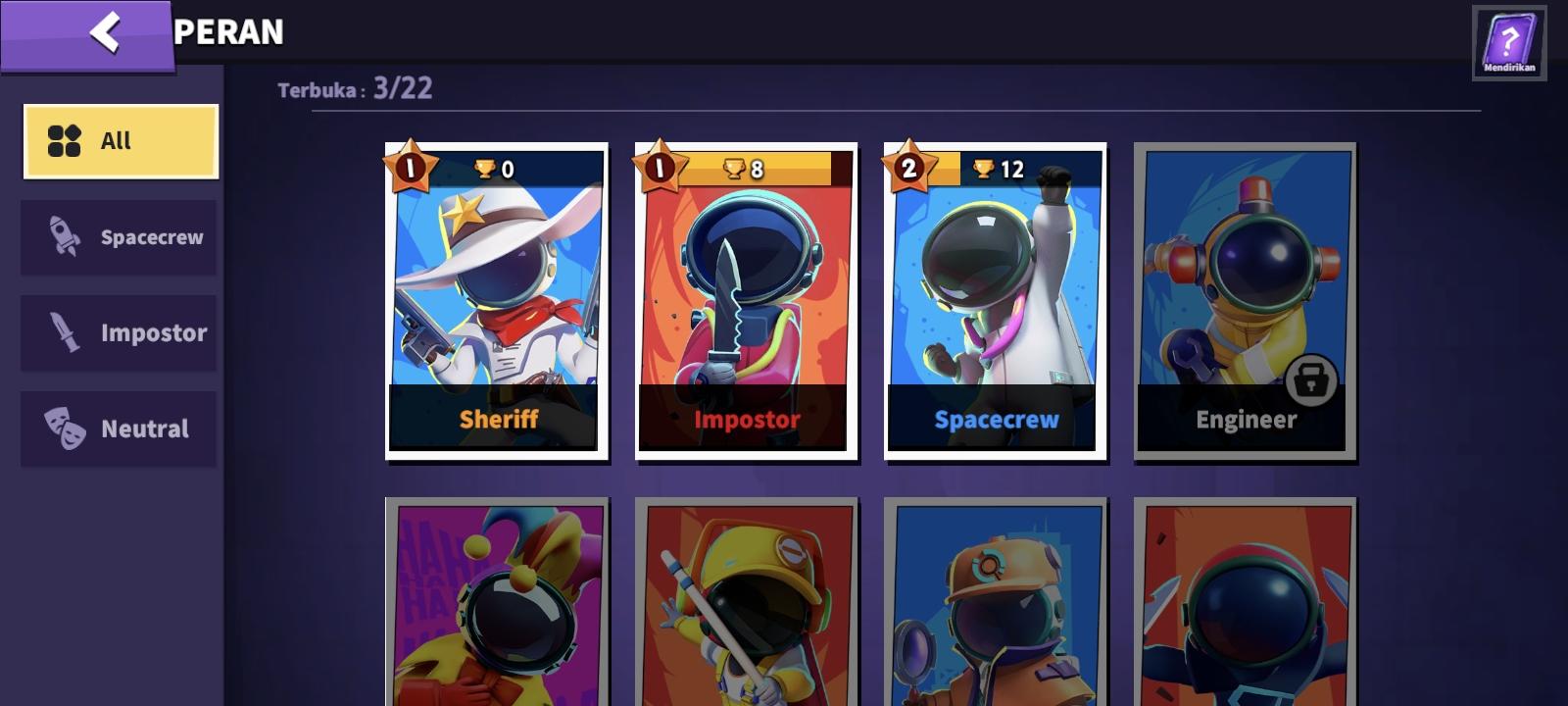Viewport: 1568px width, 706px height.
Task: Select the masks Neutral filter icon
Action: click(x=63, y=428)
